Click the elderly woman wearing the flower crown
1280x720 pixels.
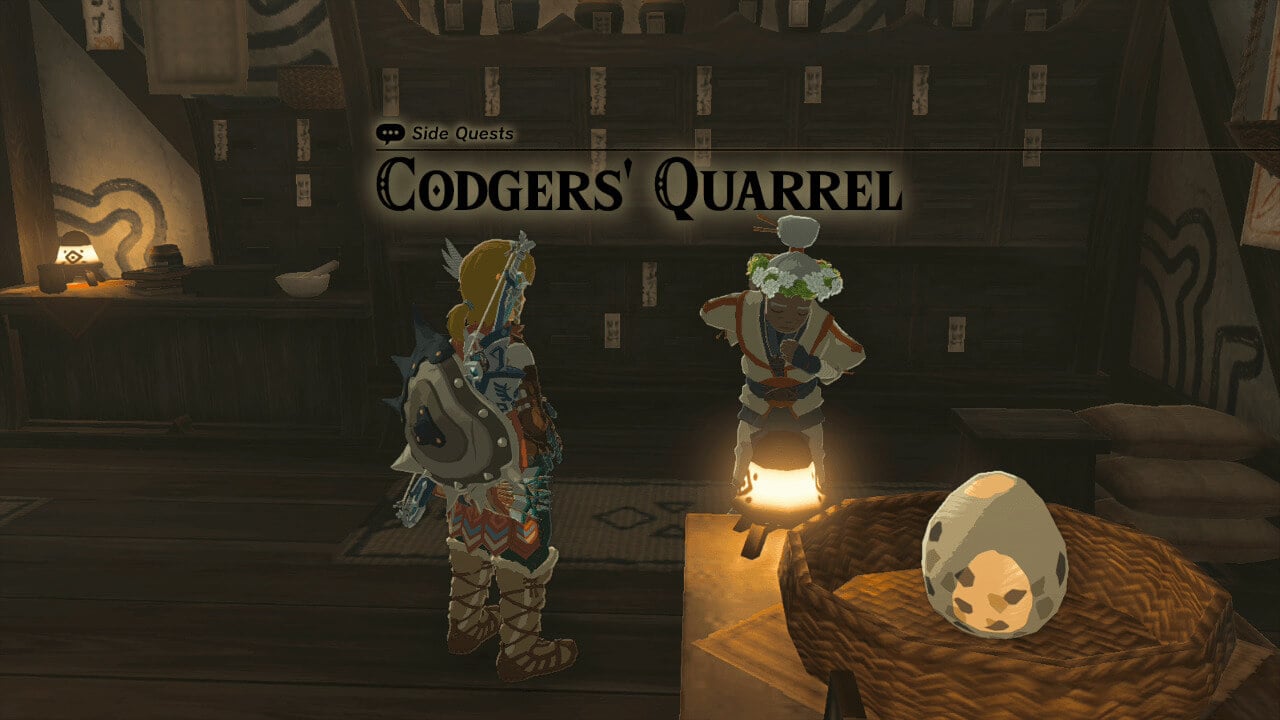[x=790, y=330]
